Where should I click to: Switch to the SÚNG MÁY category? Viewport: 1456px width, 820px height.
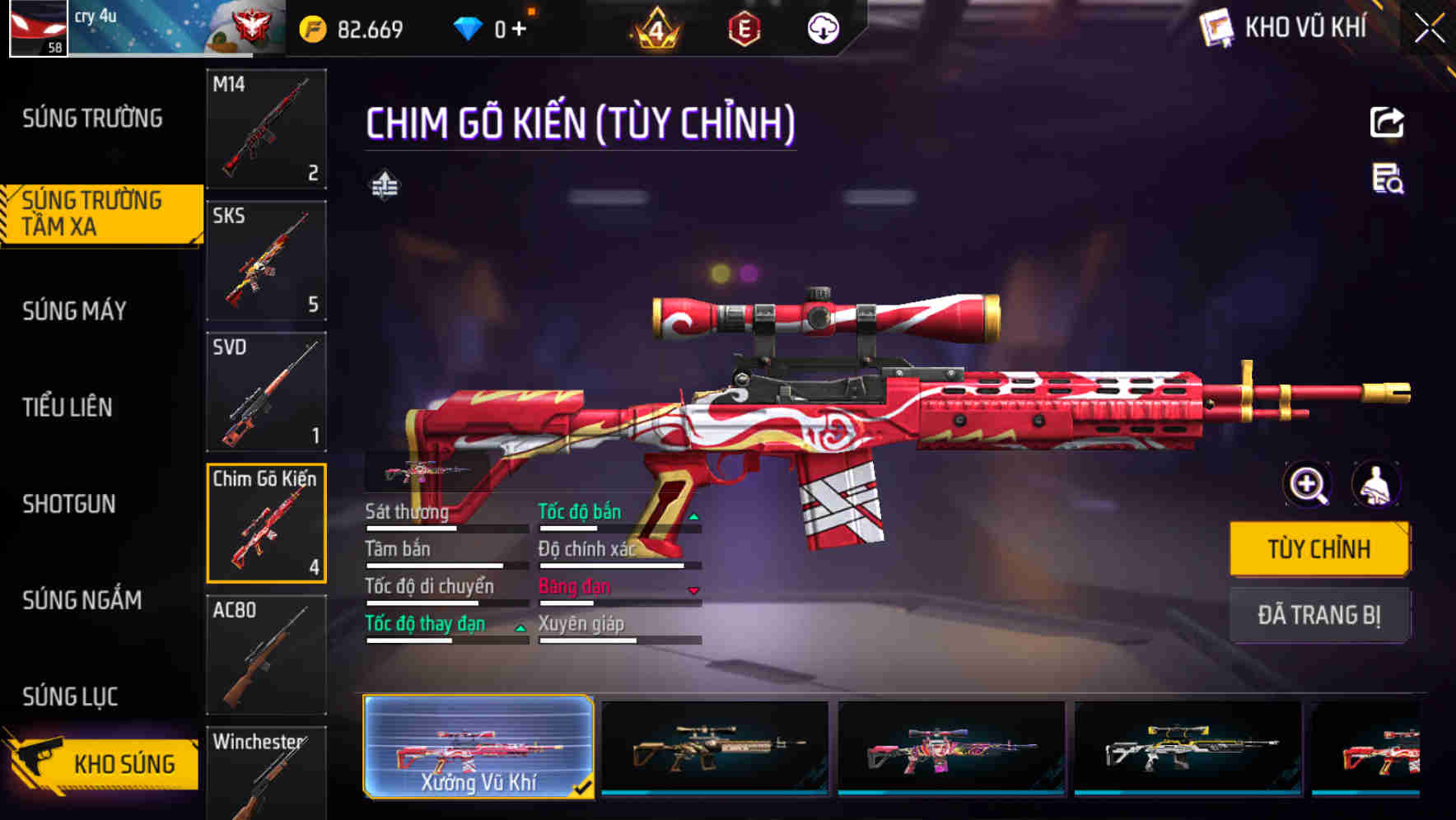[x=74, y=311]
